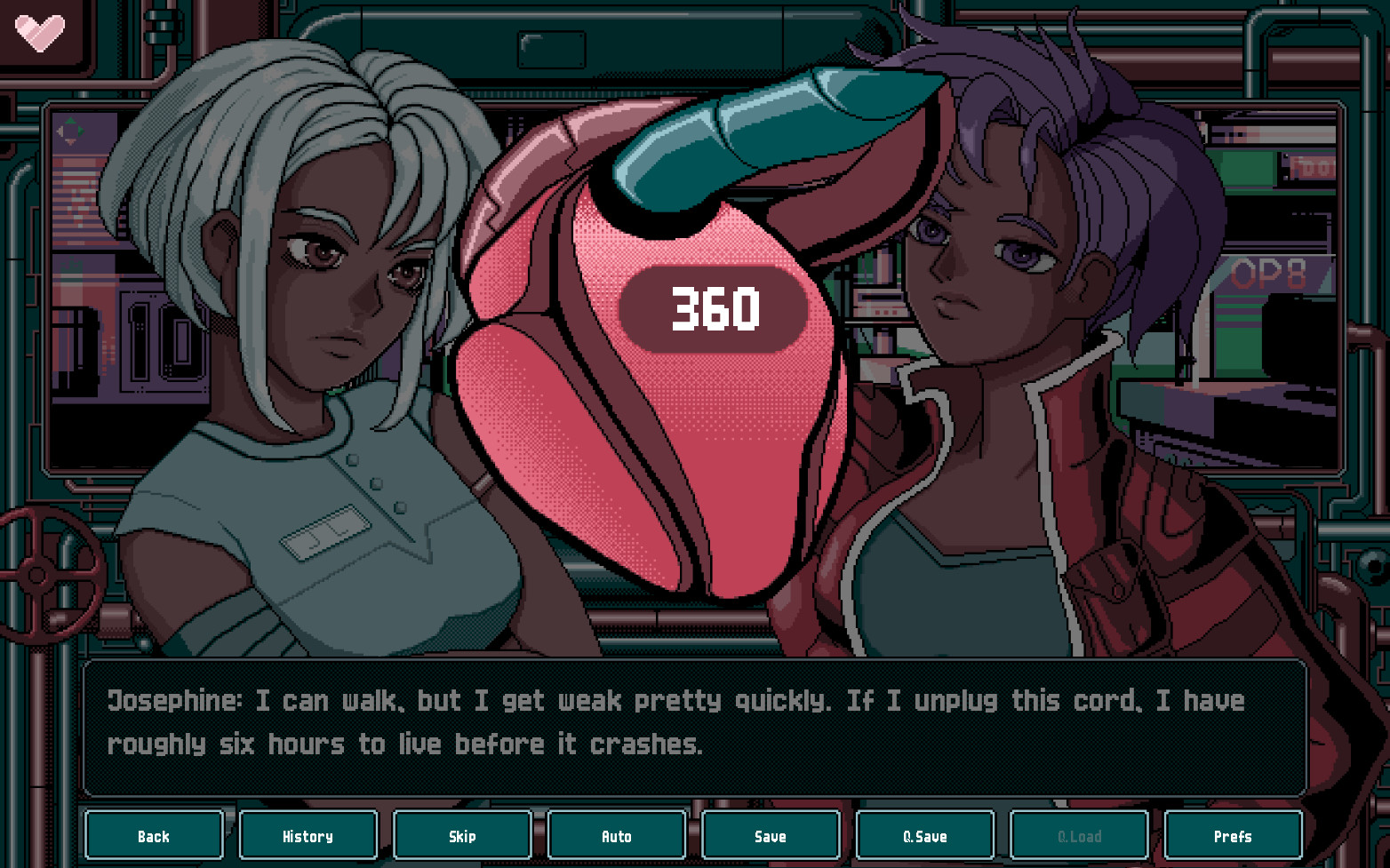Open the History log of past dialogue
The height and width of the screenshot is (868, 1390).
click(308, 835)
